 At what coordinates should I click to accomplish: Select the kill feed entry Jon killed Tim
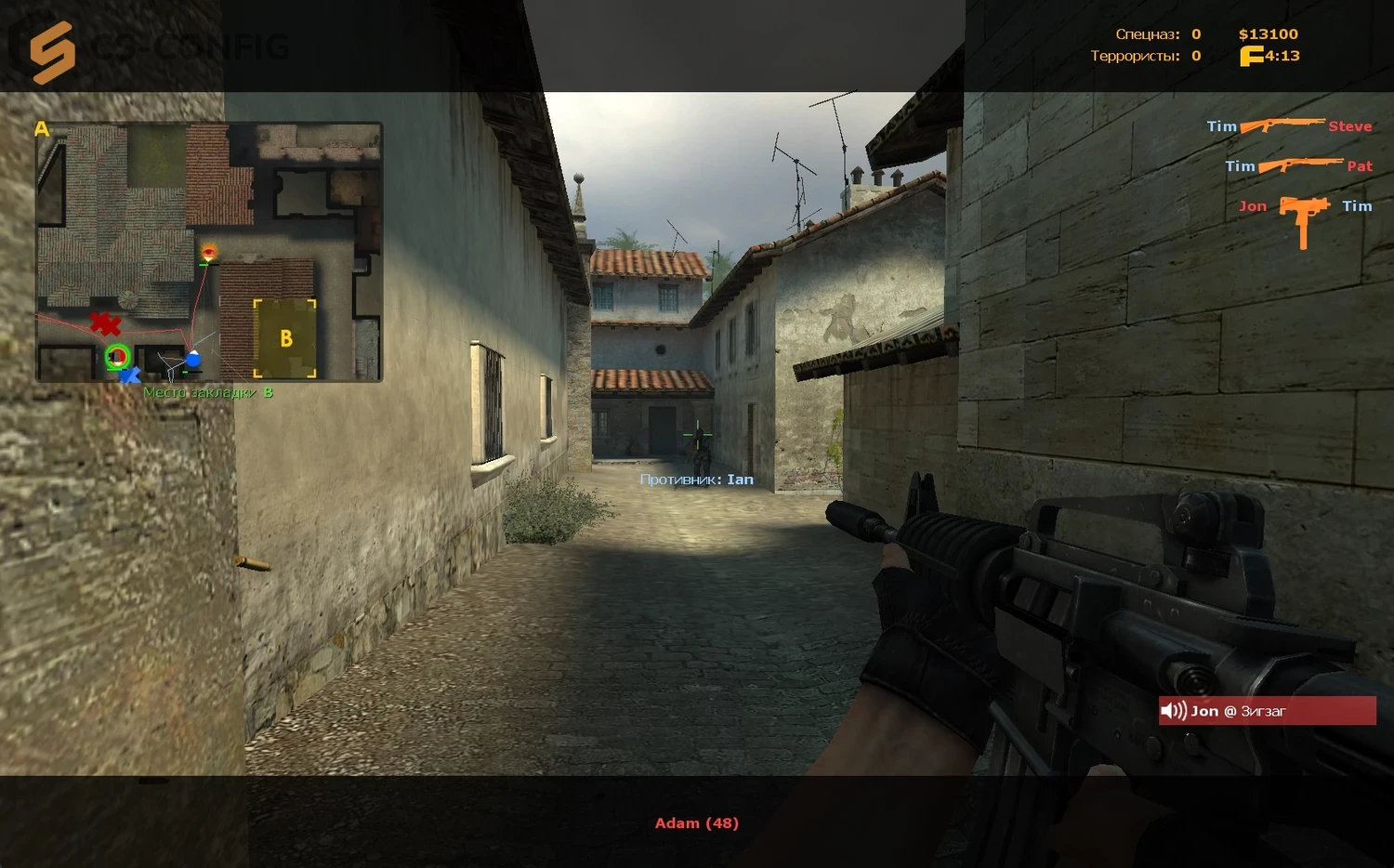[1304, 206]
